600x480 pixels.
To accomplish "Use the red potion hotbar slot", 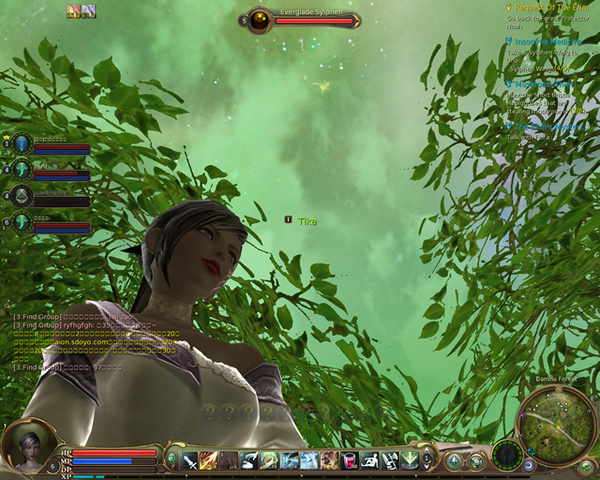I will tap(349, 460).
